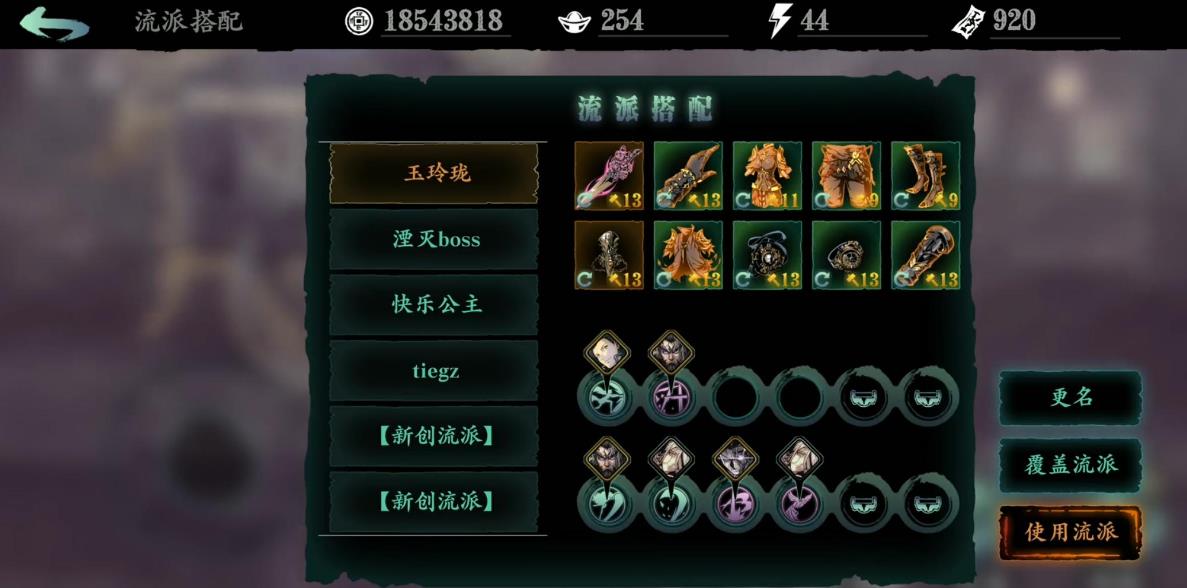Inspect the ring accessory slot
This screenshot has width=1187, height=588.
[846, 255]
